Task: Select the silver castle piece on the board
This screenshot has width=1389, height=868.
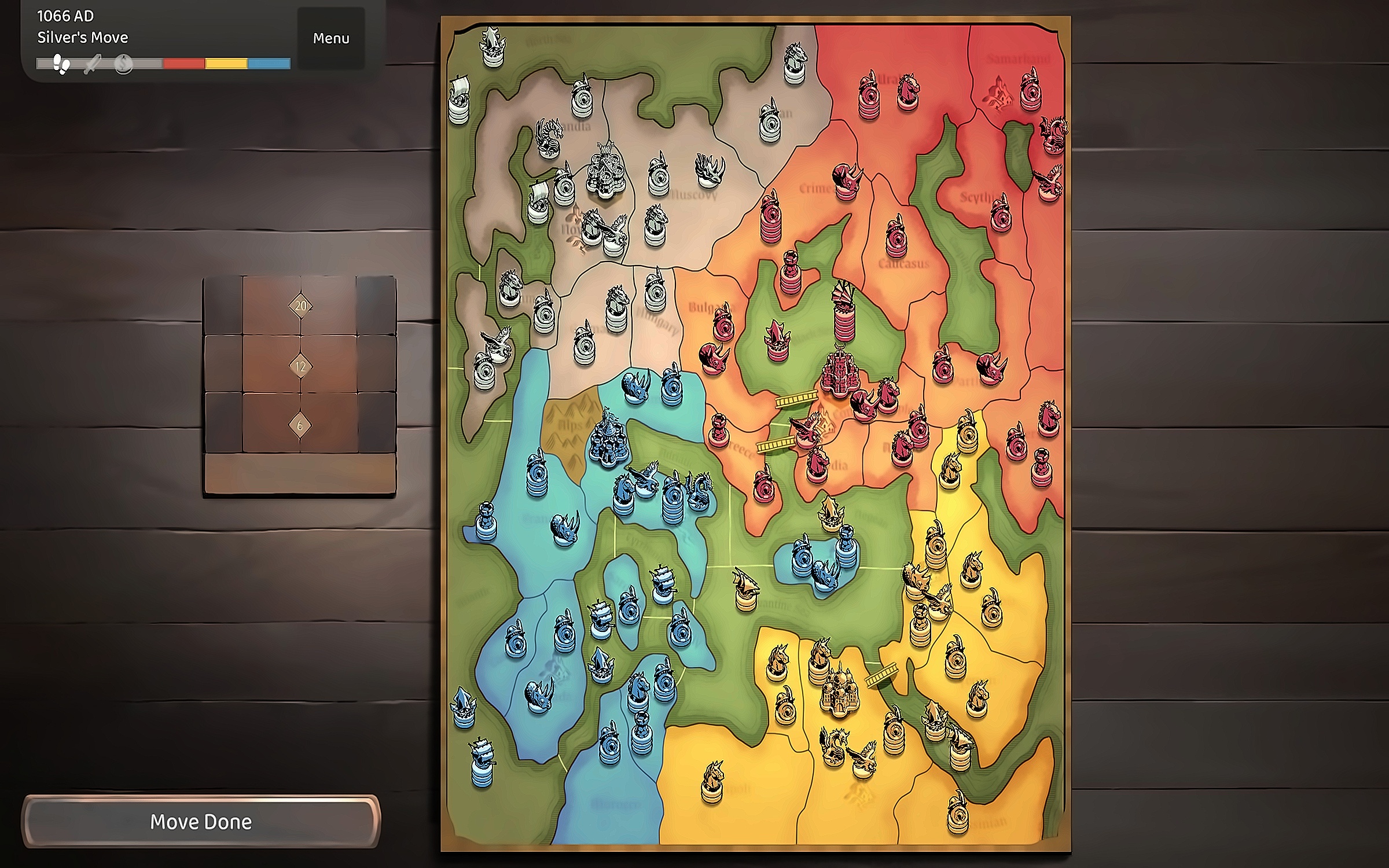Action: point(606,170)
